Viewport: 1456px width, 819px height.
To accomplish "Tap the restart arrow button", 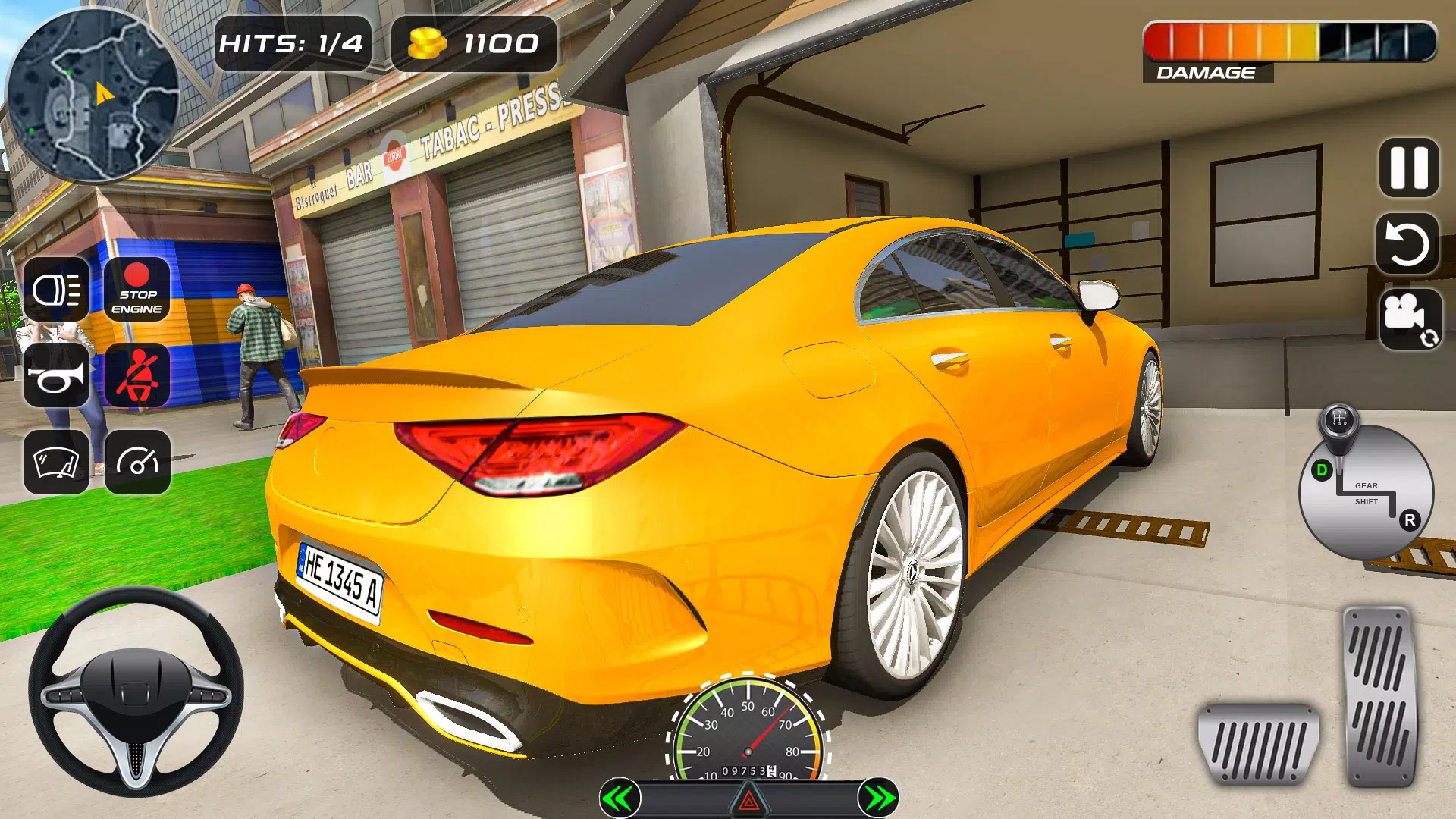I will [x=1407, y=243].
